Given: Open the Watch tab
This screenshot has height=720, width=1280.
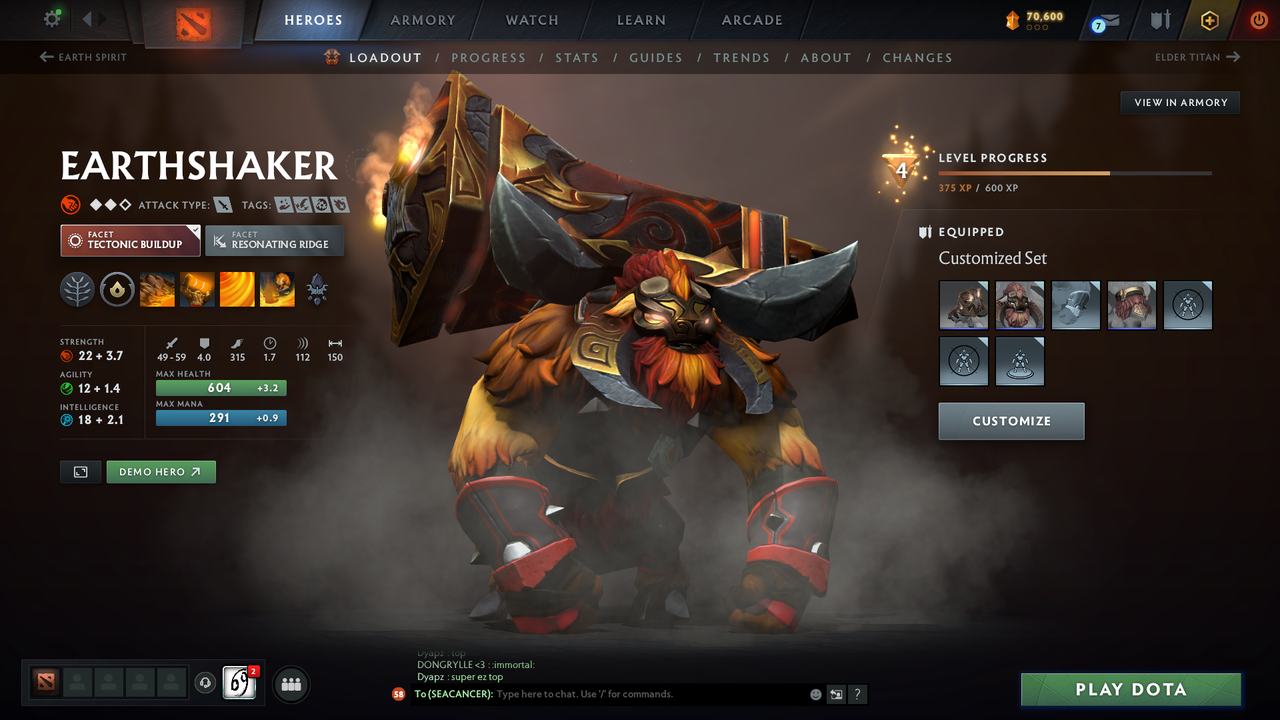Looking at the screenshot, I should [532, 20].
